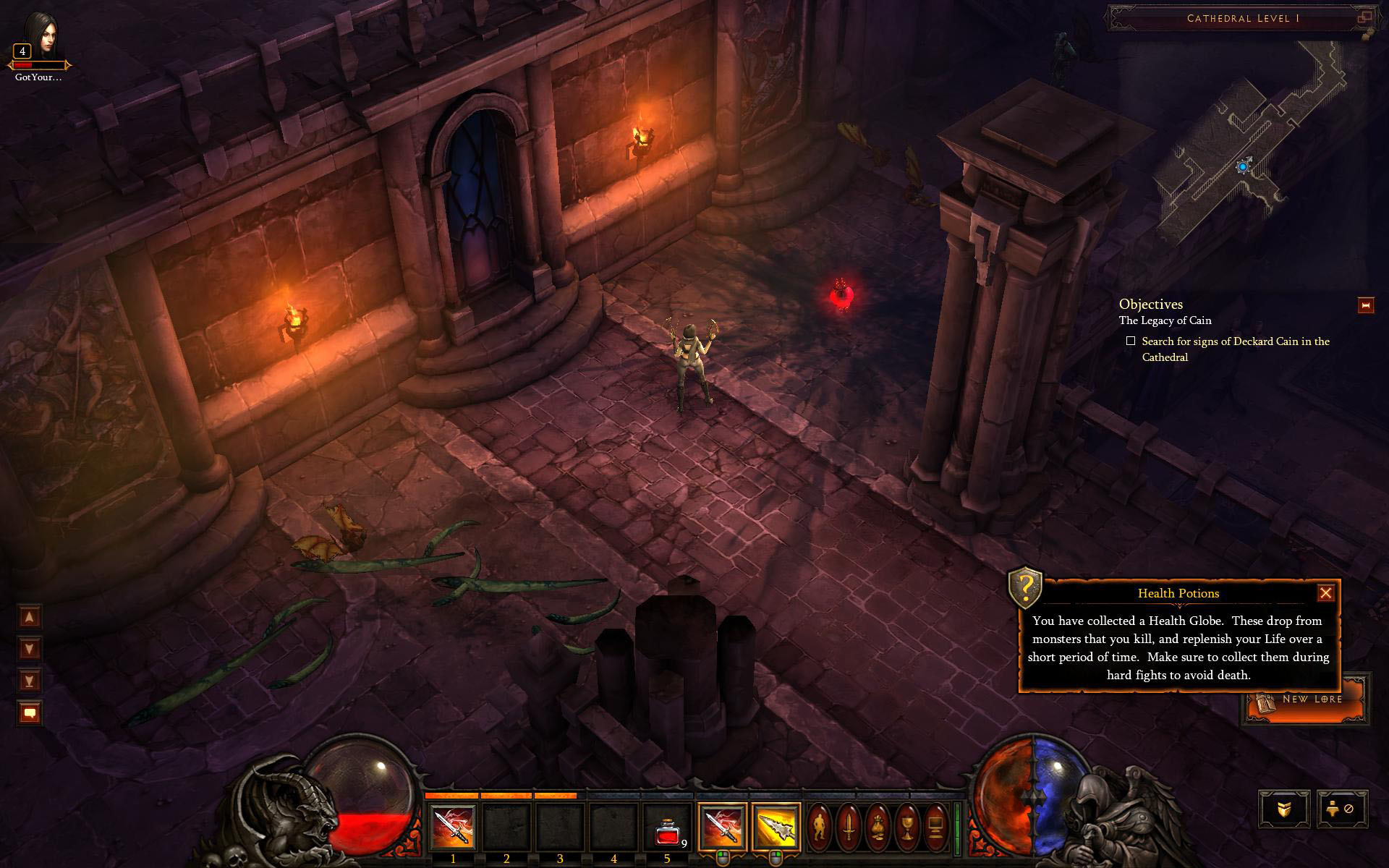
Task: Open the sword-icon skills menu button
Action: (x=848, y=827)
